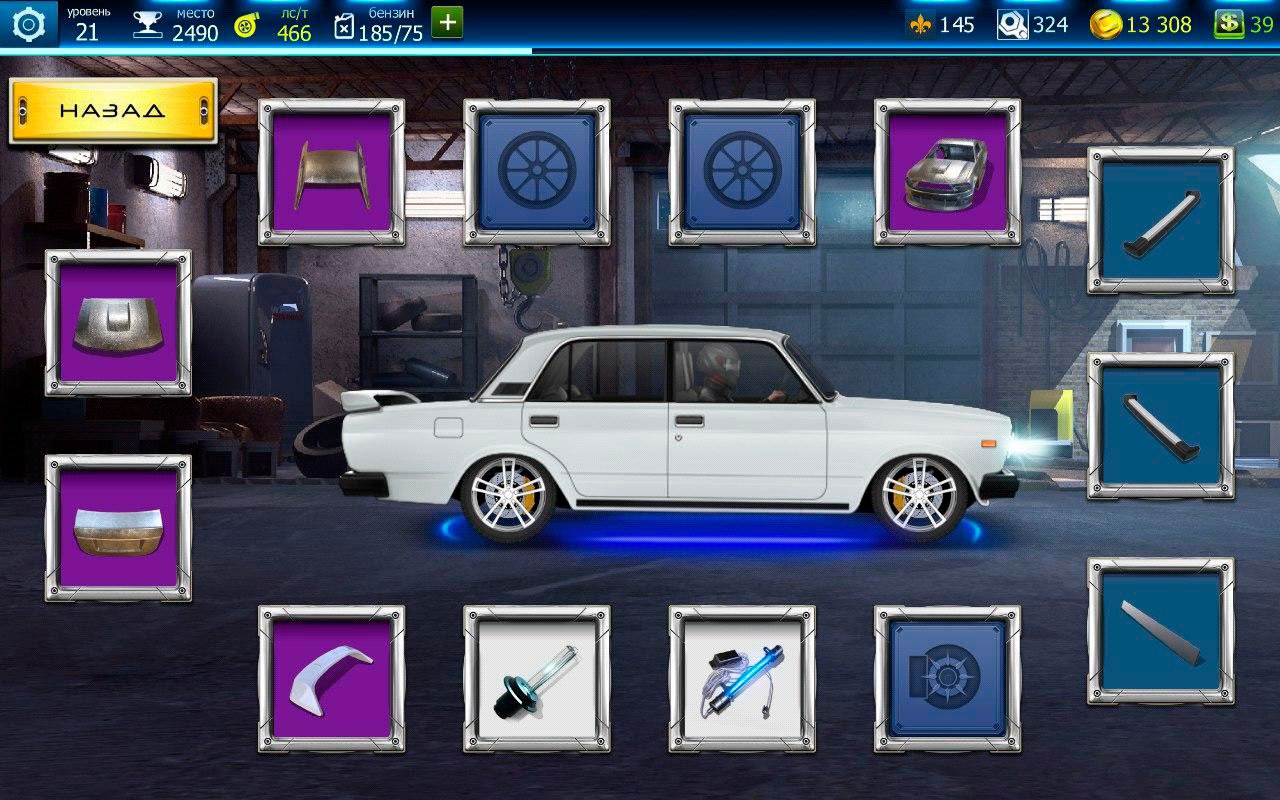This screenshot has height=800, width=1280.
Task: Select the blue neon underglow lamp slot
Action: [742, 678]
